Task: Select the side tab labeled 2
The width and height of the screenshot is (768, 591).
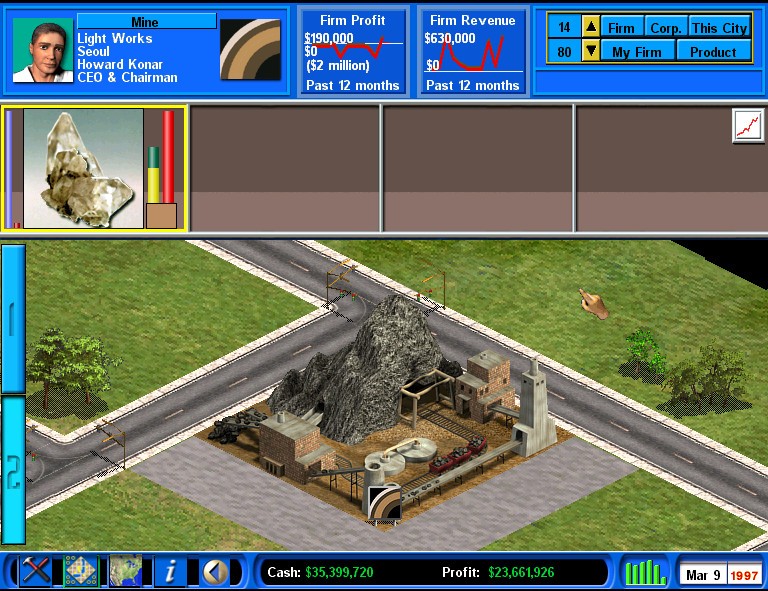Action: click(x=13, y=470)
